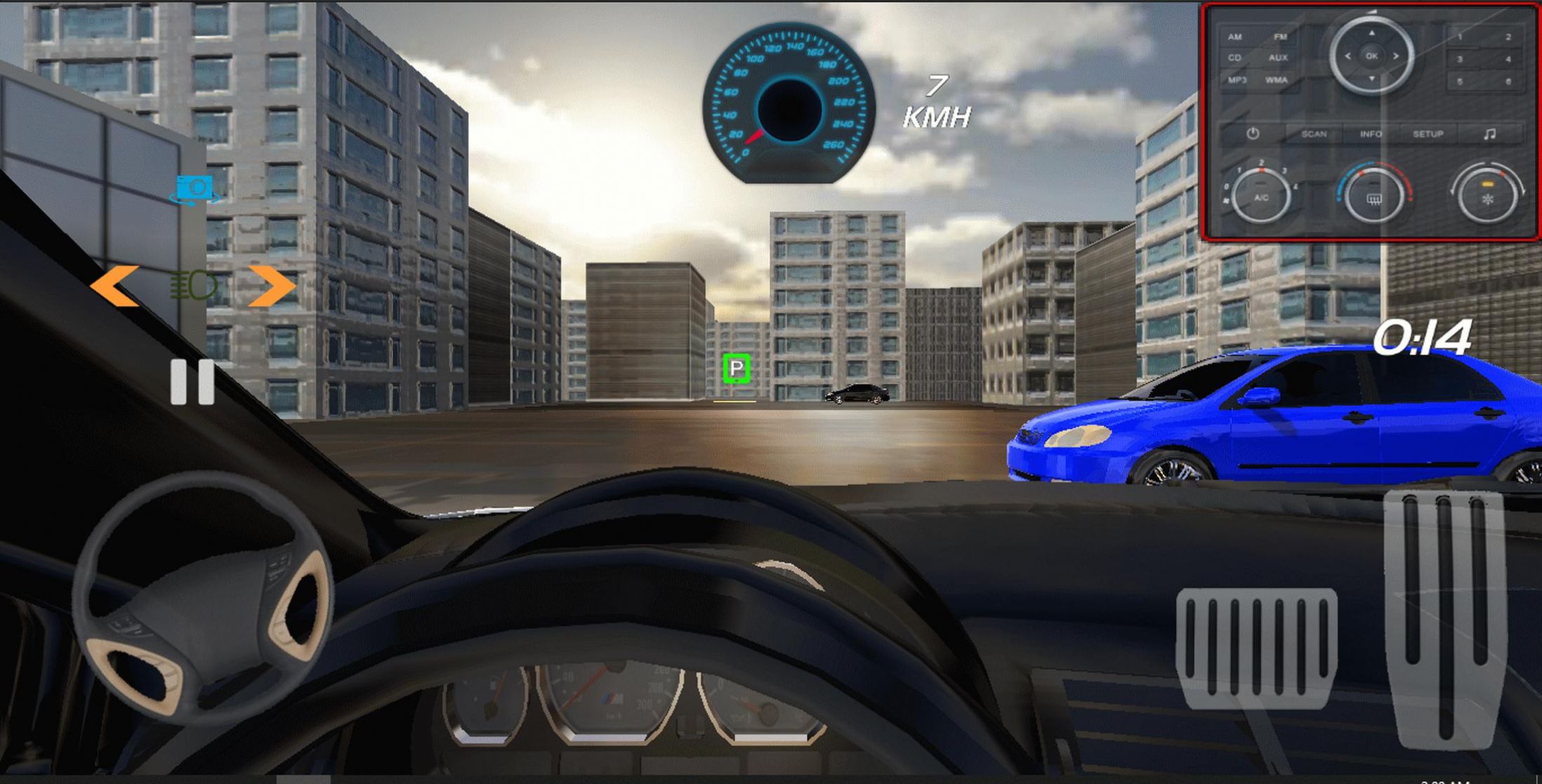Activate the left turn signal arrow
This screenshot has width=1542, height=784.
click(x=114, y=286)
